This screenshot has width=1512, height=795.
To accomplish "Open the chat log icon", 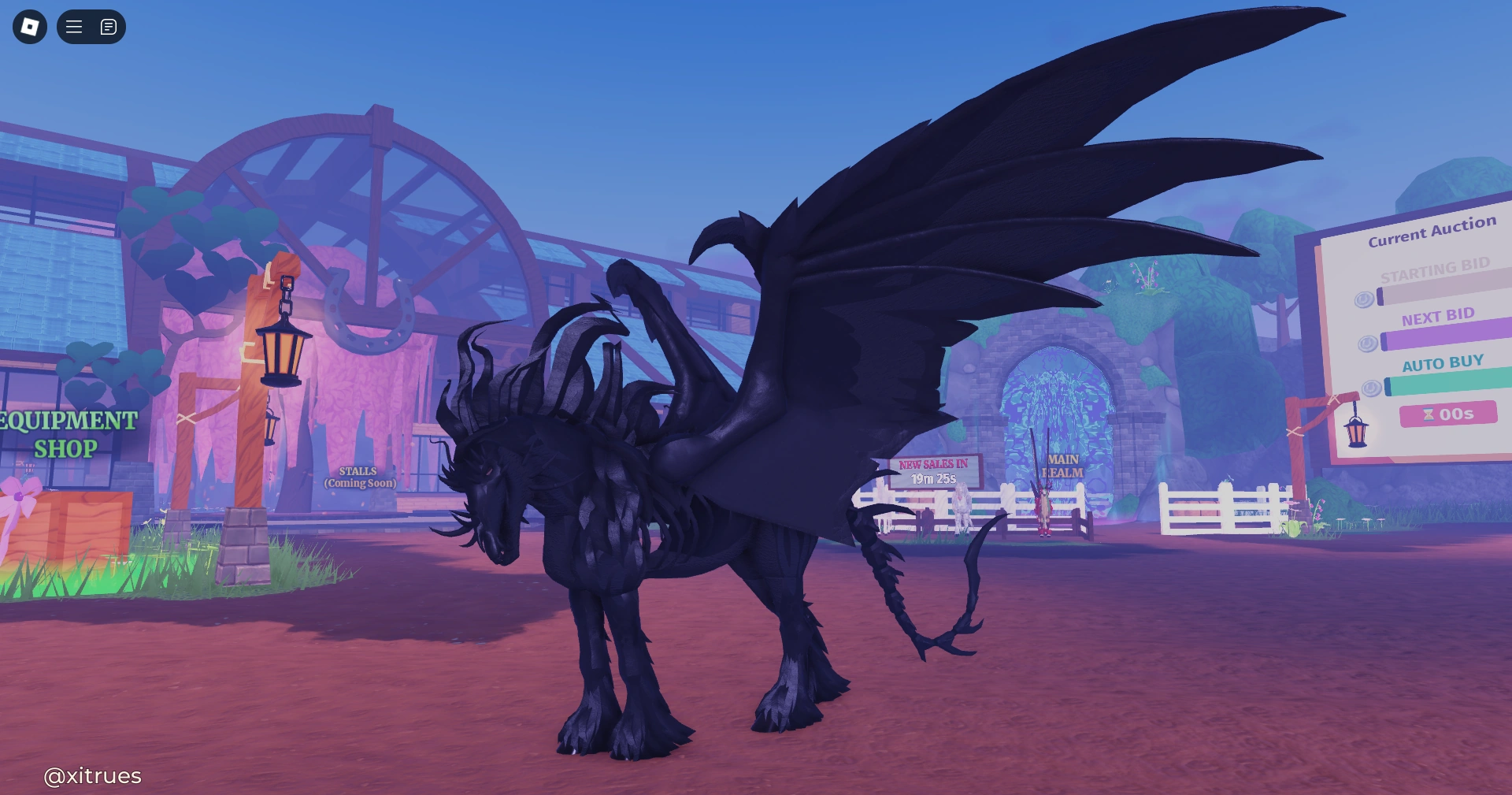I will point(109,26).
